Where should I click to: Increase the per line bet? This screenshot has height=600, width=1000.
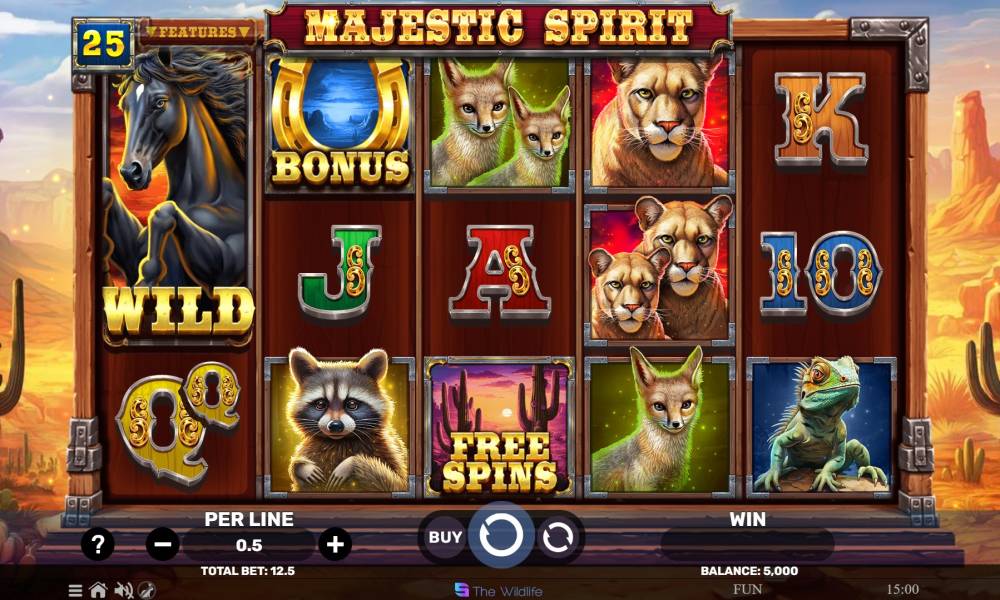(x=335, y=545)
